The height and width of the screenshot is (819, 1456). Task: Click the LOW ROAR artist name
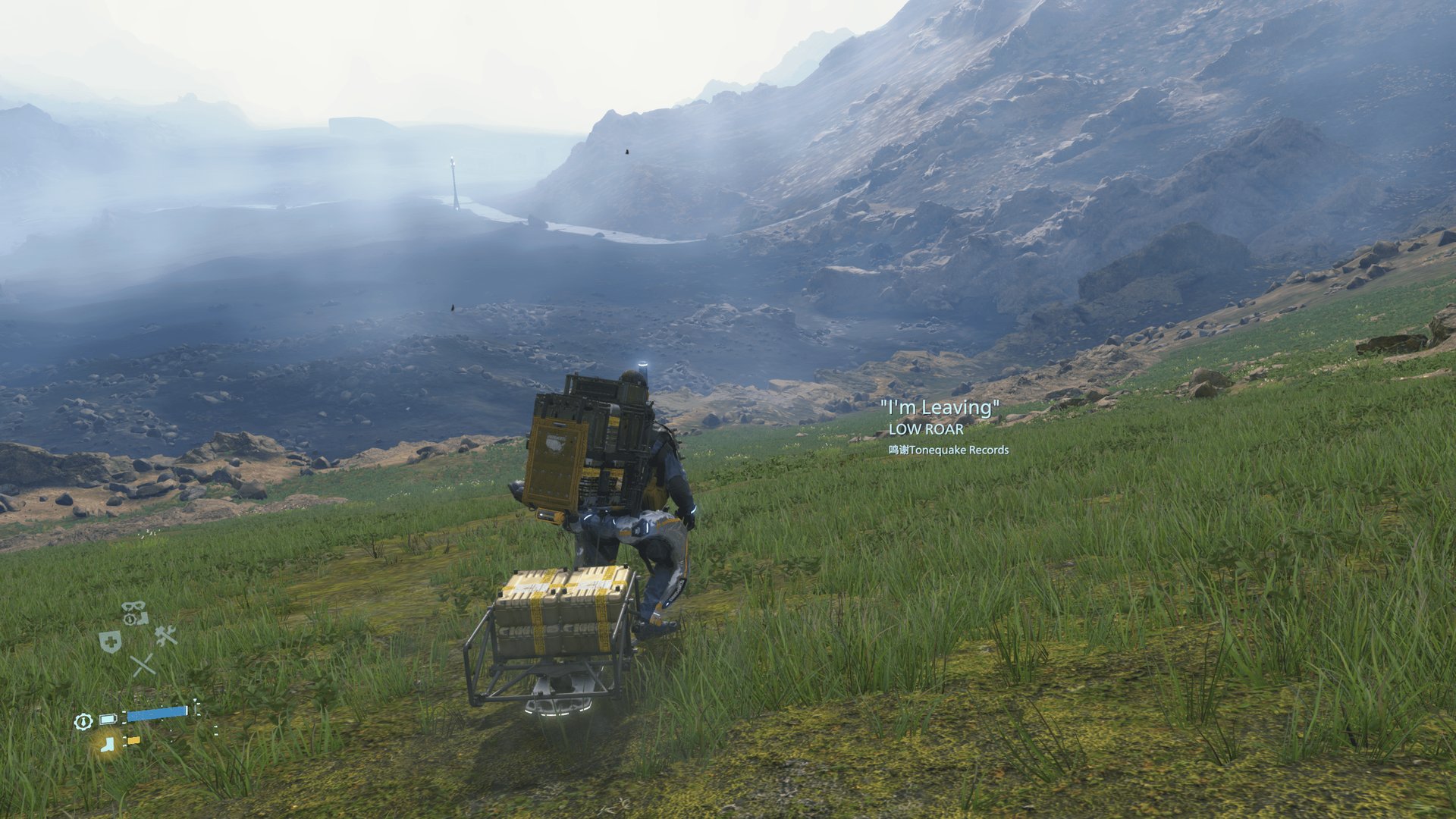[x=927, y=430]
